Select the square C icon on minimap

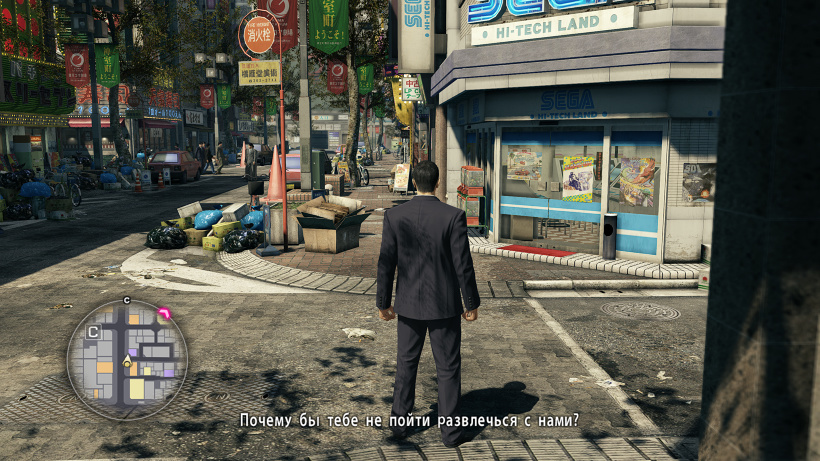tap(93, 331)
